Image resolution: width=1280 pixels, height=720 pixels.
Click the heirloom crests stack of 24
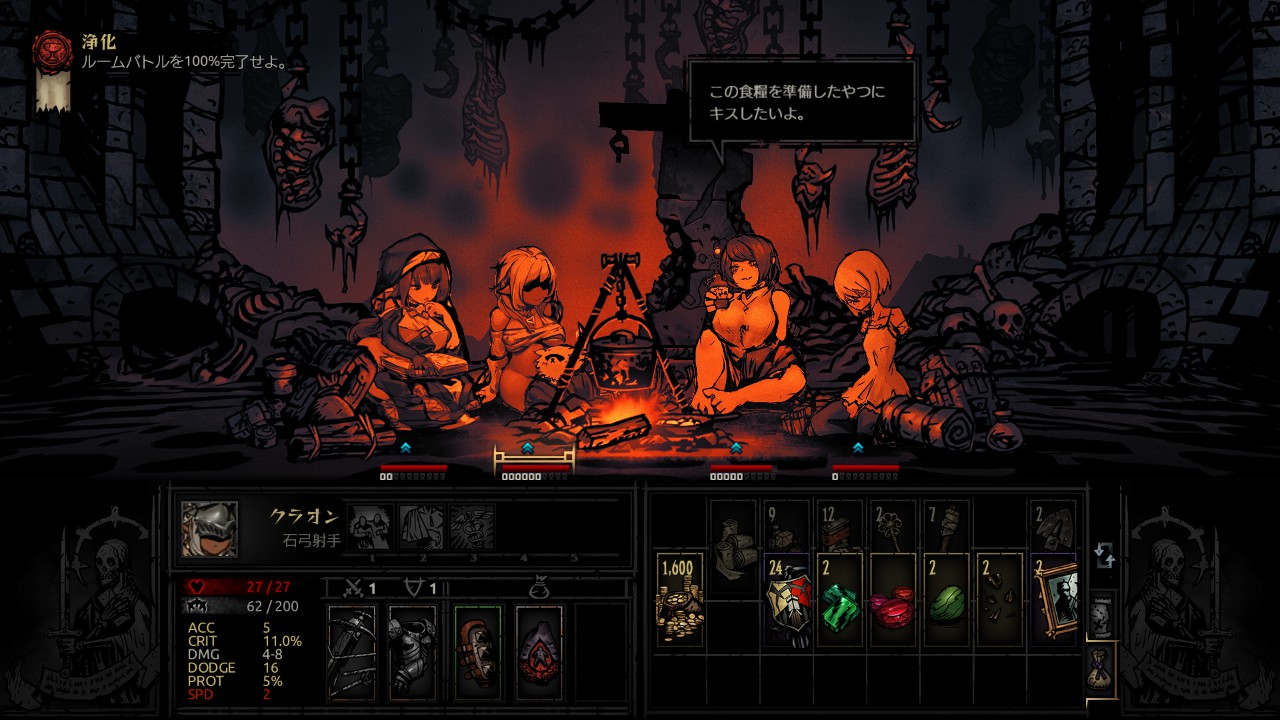point(788,599)
